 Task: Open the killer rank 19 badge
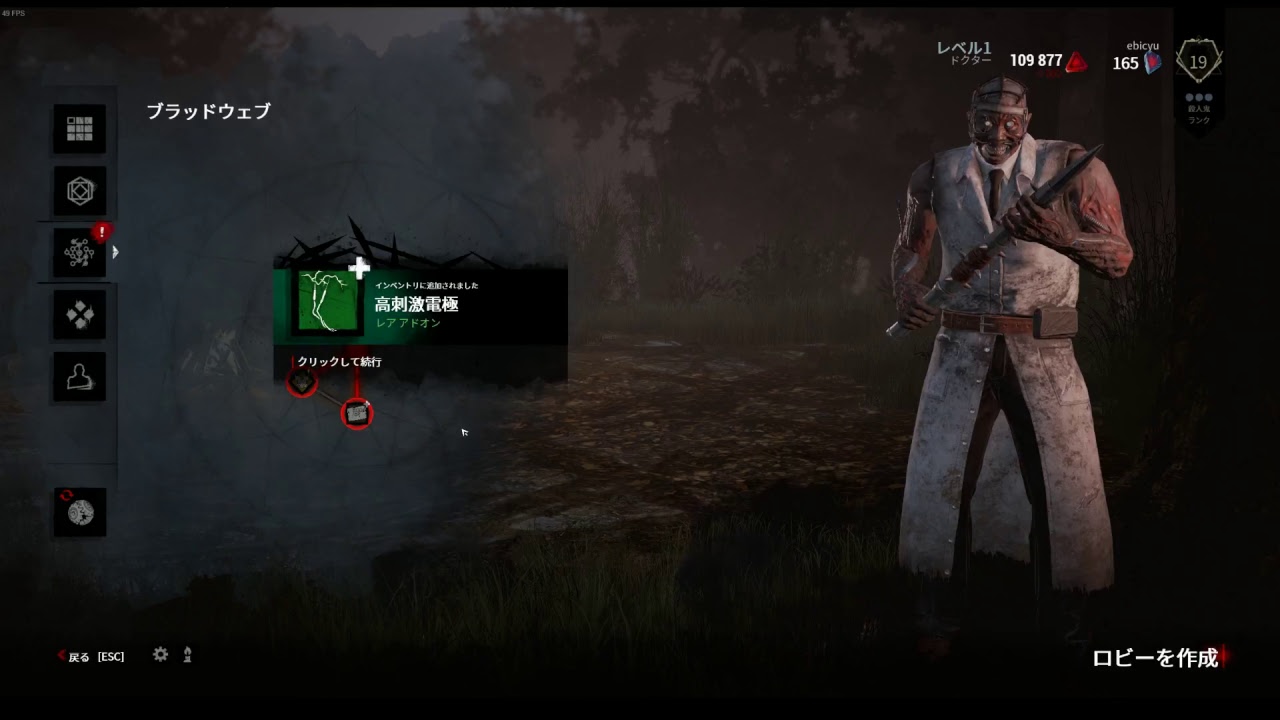coord(1198,63)
